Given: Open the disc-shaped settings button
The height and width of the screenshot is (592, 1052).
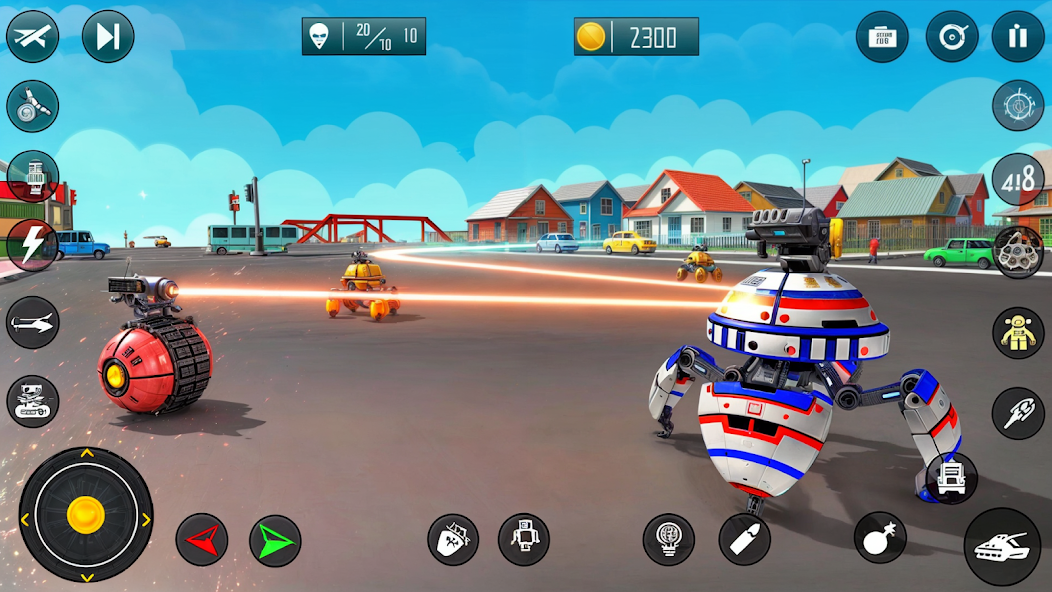Looking at the screenshot, I should [951, 37].
